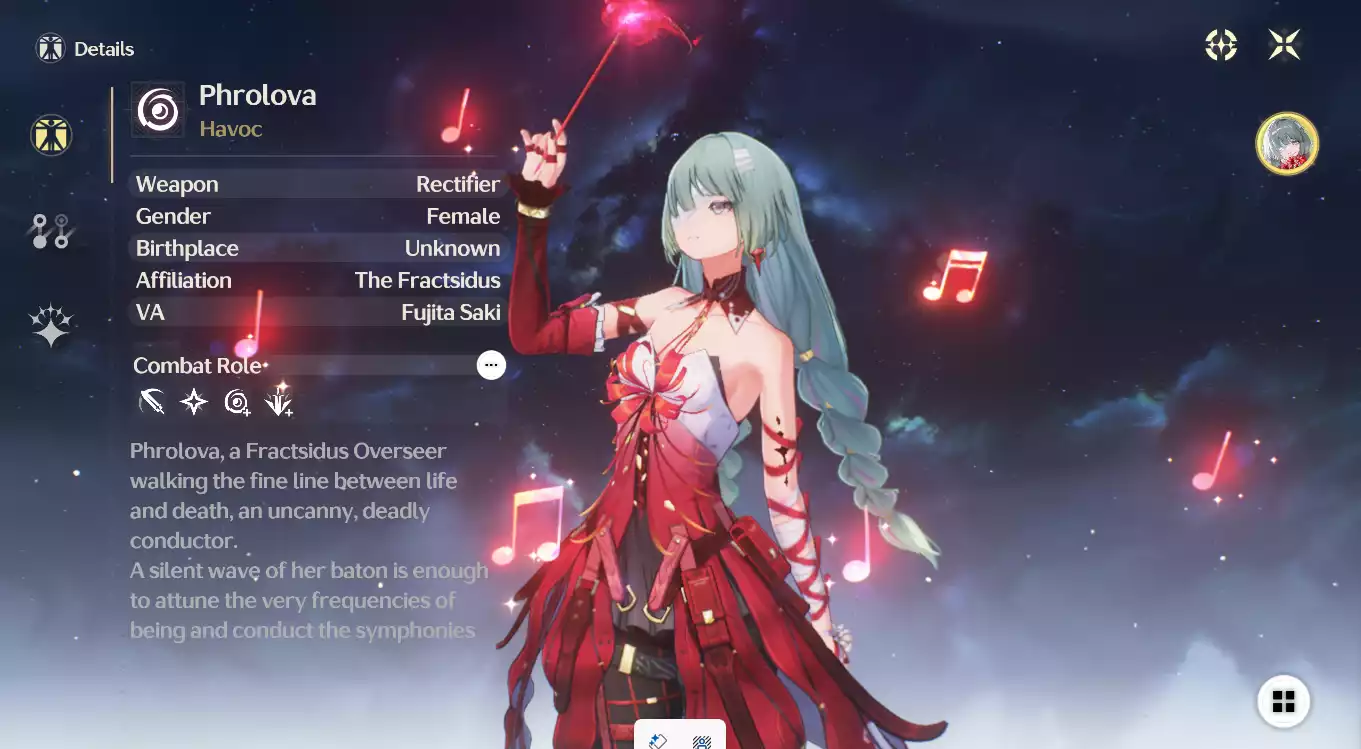
Task: Select the Concerto combat role icon
Action: click(x=236, y=402)
